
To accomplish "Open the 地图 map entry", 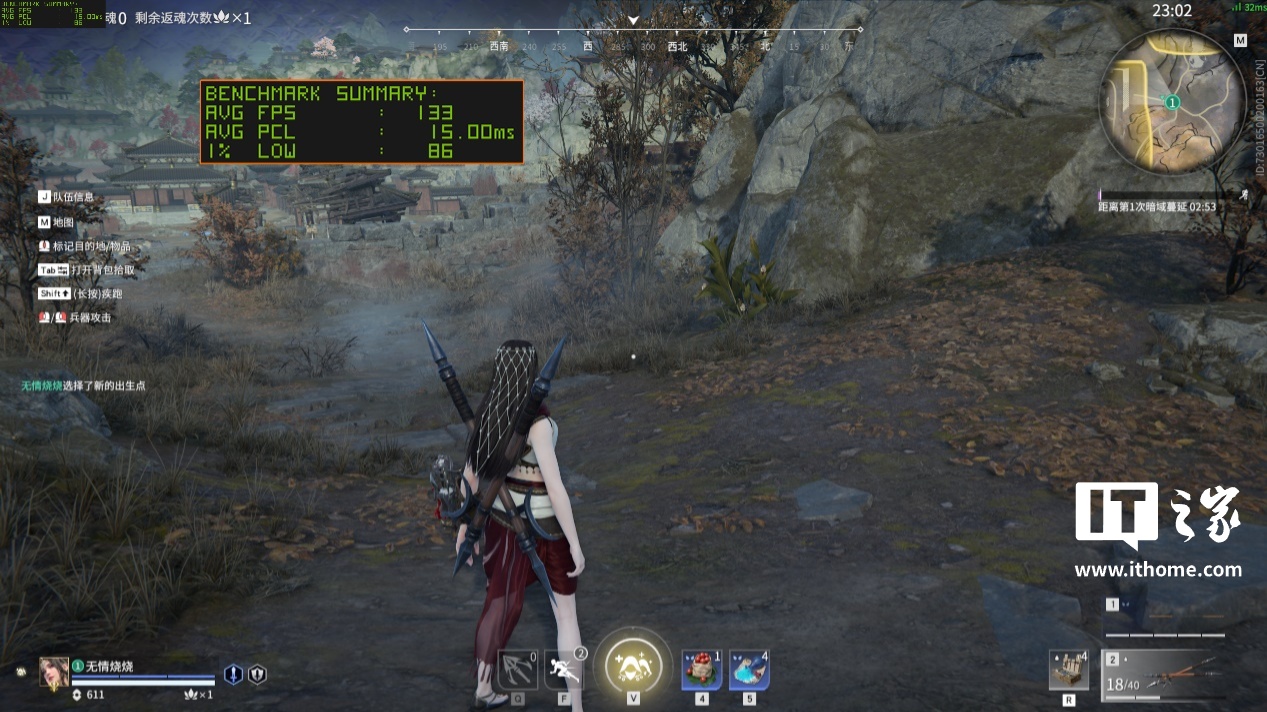I will click(63, 222).
